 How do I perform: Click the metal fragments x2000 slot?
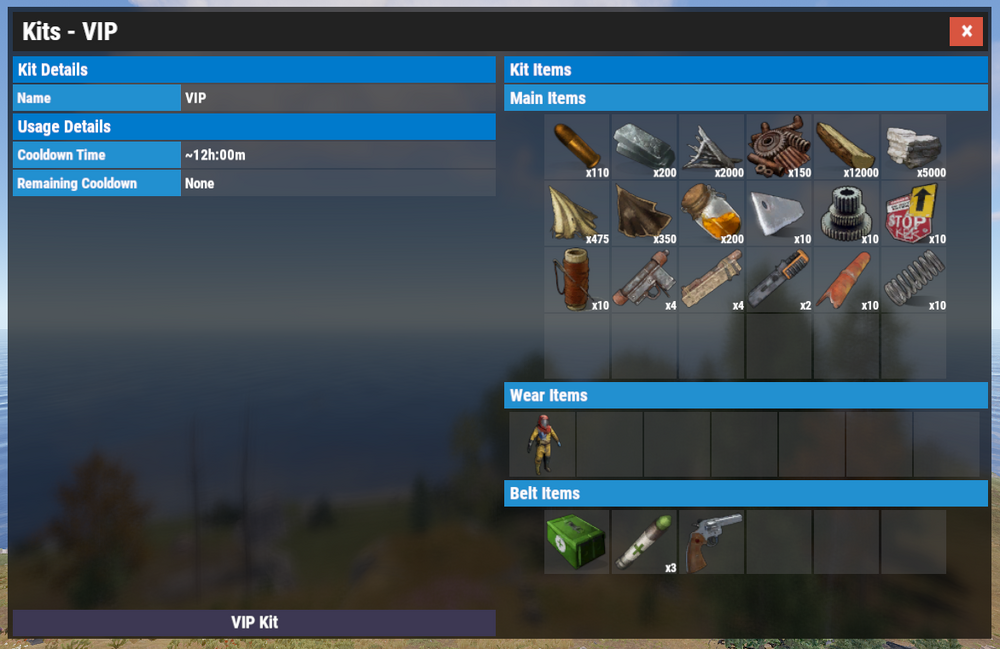pos(711,146)
